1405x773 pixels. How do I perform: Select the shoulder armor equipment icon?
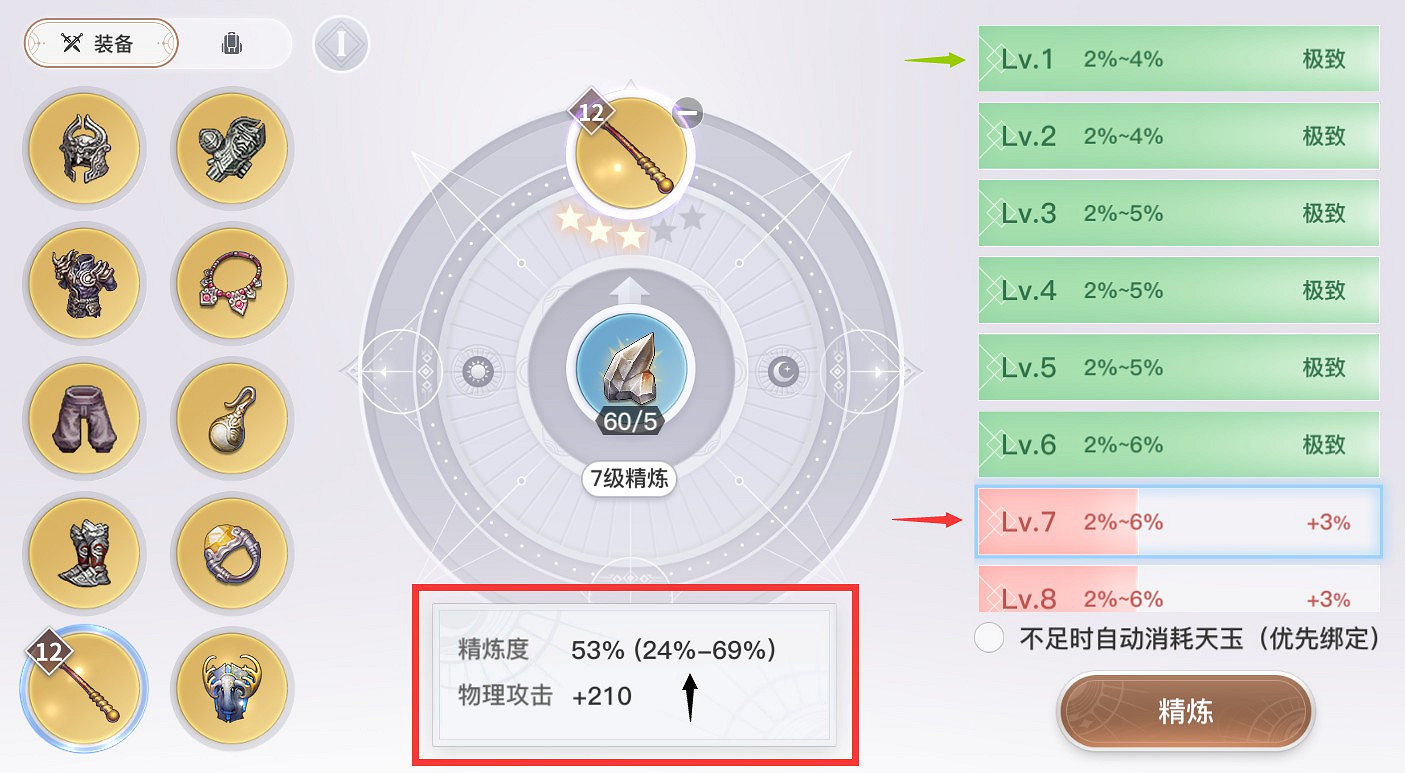[231, 148]
